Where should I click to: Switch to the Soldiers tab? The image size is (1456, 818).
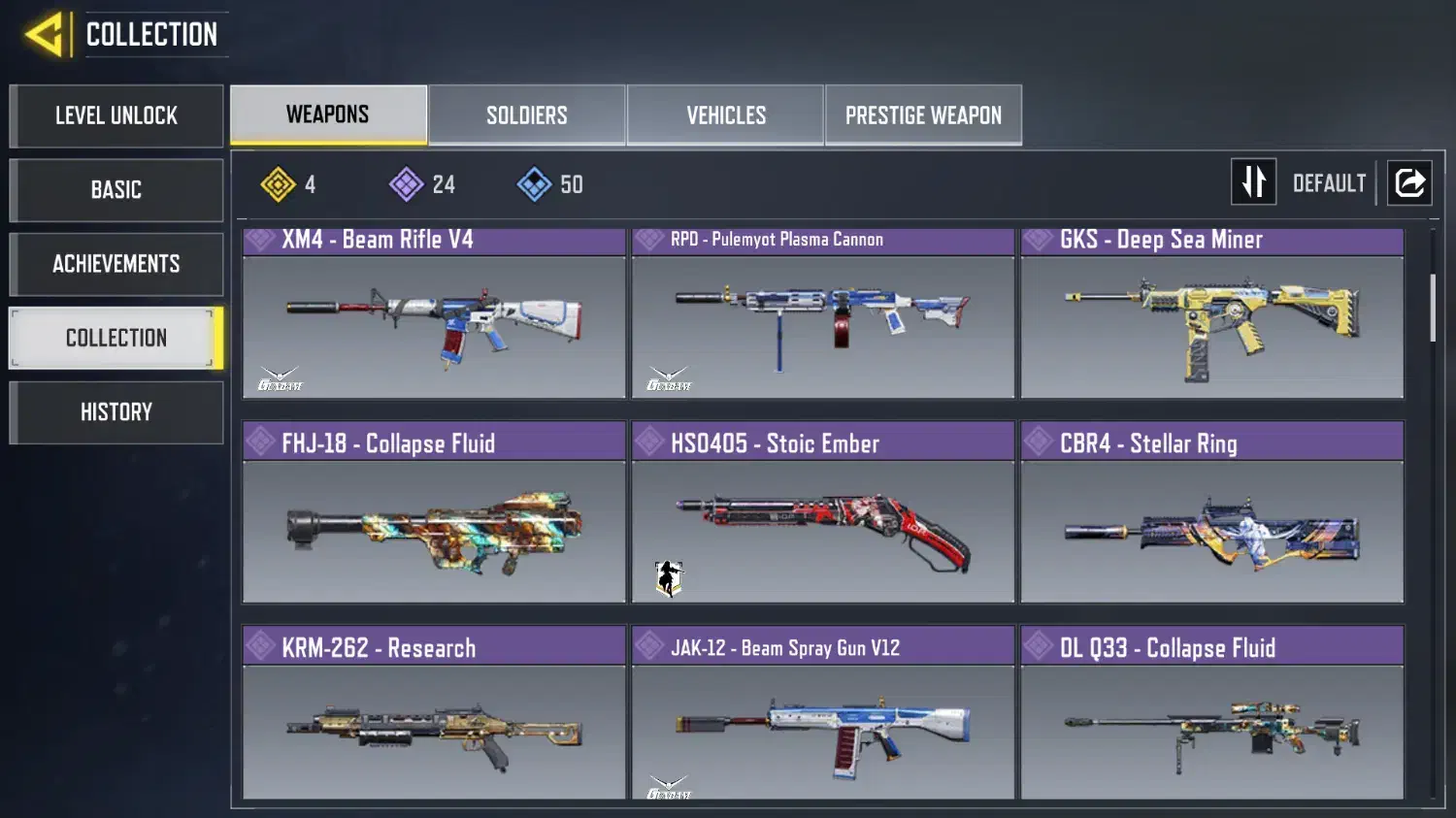[x=527, y=115]
